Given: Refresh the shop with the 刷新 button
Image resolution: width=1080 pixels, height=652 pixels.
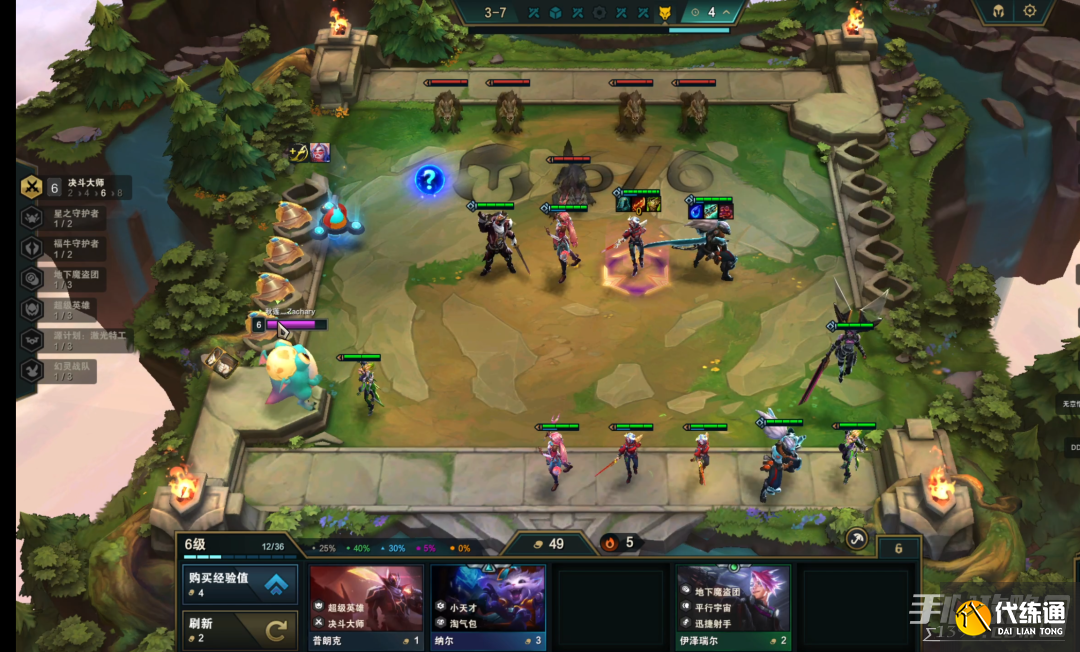Looking at the screenshot, I should pos(240,630).
